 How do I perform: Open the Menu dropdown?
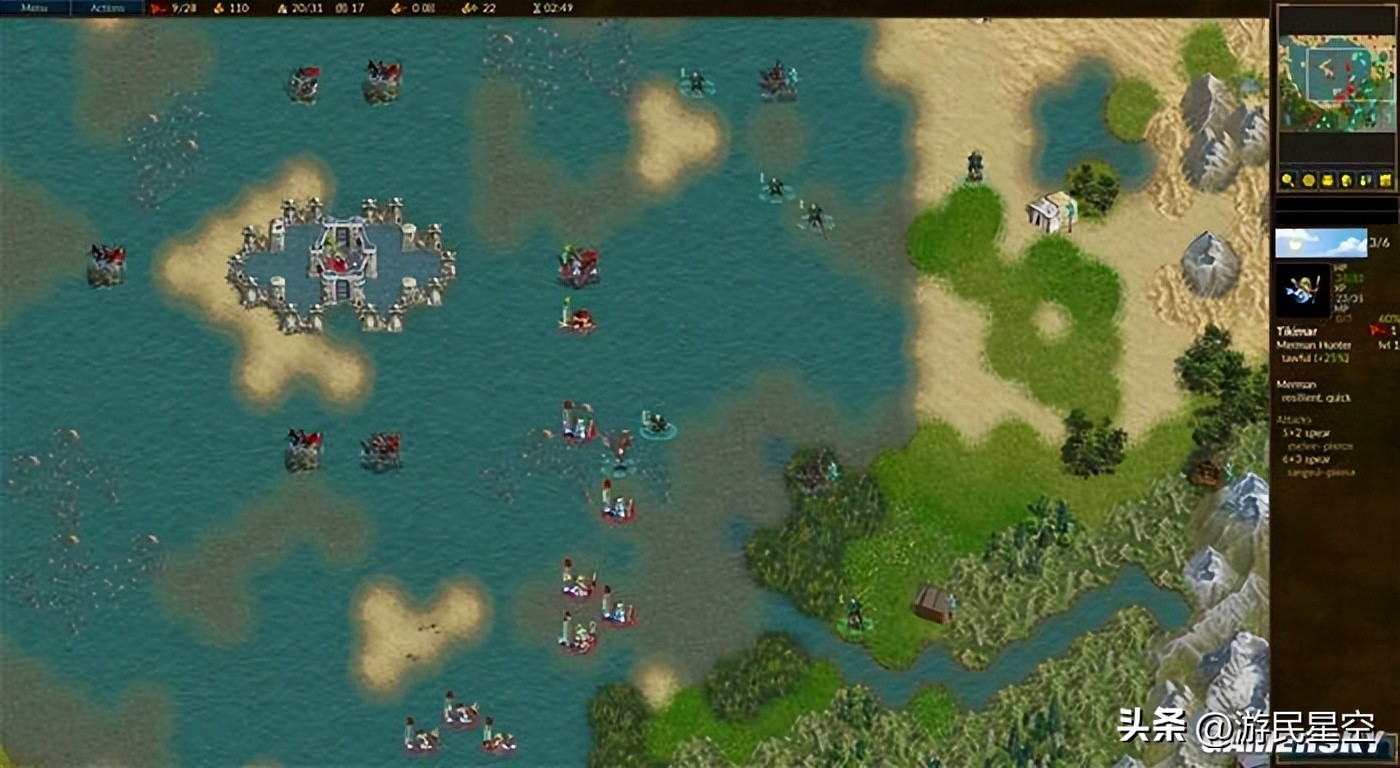pyautogui.click(x=35, y=8)
